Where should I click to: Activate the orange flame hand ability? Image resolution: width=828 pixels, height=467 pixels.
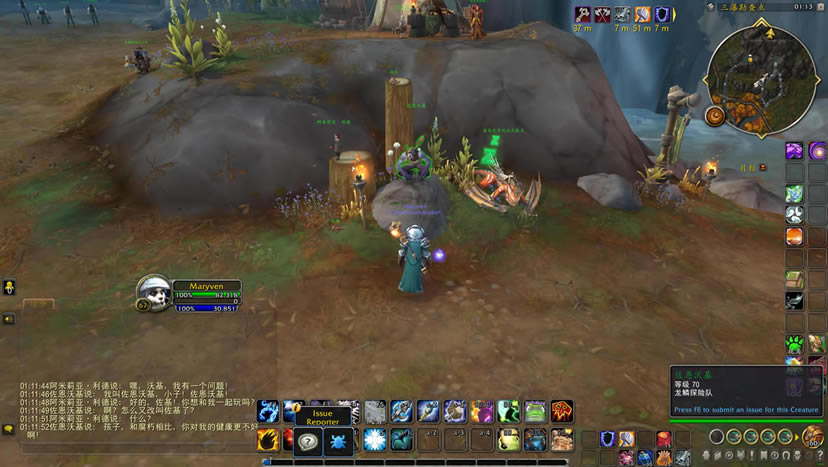[x=267, y=439]
